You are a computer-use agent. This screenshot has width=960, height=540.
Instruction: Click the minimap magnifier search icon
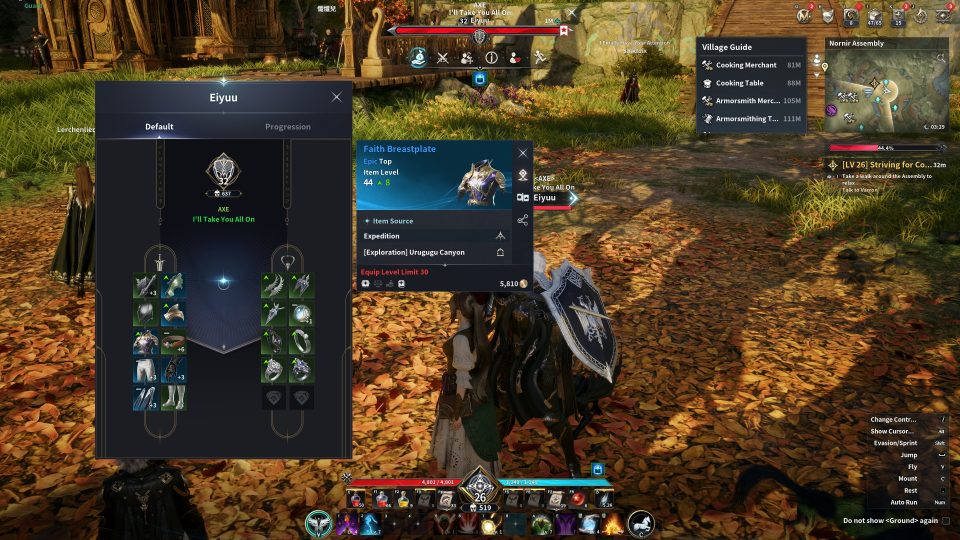tap(941, 58)
